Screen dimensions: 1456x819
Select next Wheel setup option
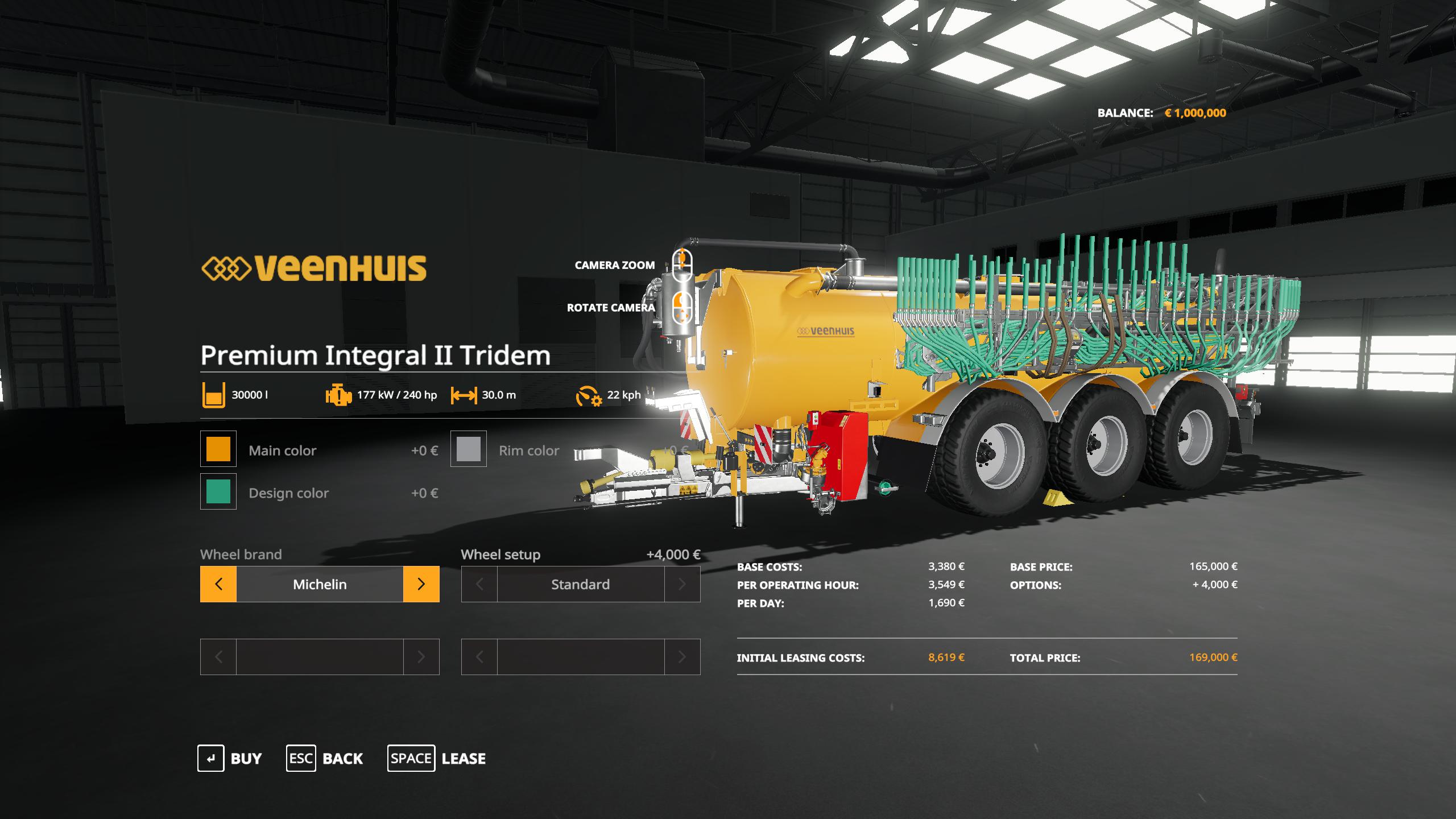pos(682,584)
